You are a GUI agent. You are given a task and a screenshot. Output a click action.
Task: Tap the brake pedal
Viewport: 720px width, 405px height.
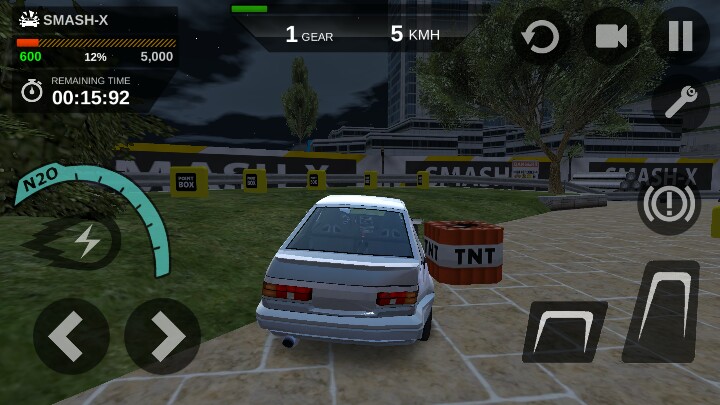tap(565, 330)
